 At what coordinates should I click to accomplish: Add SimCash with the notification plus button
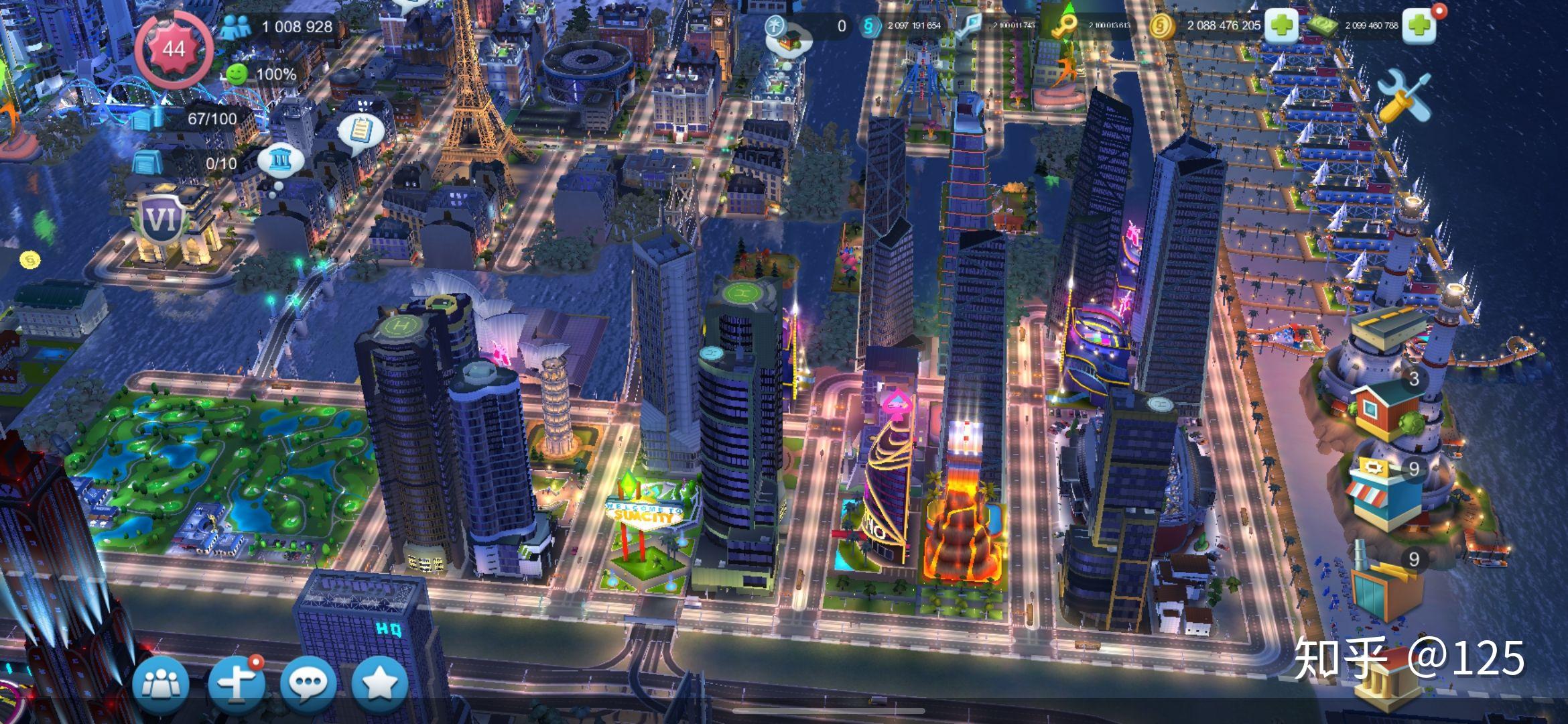pos(1419,26)
